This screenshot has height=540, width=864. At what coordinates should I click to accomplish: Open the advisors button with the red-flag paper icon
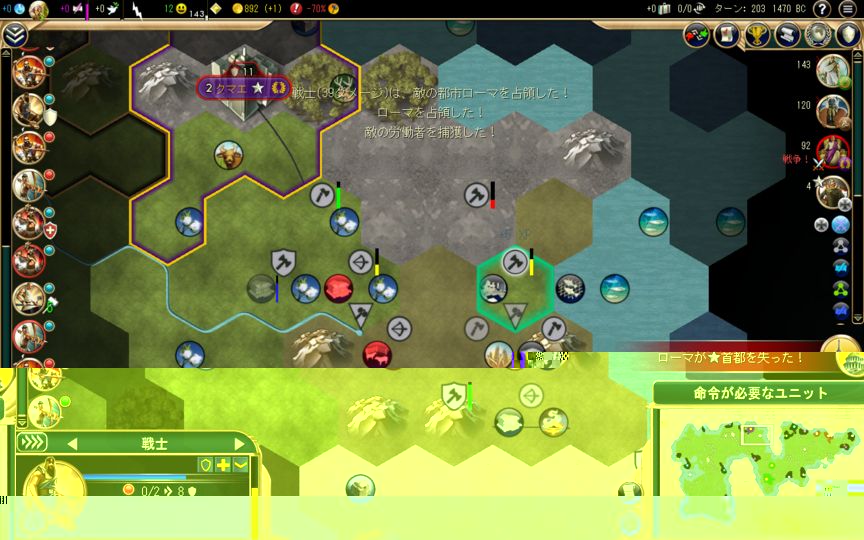click(727, 35)
